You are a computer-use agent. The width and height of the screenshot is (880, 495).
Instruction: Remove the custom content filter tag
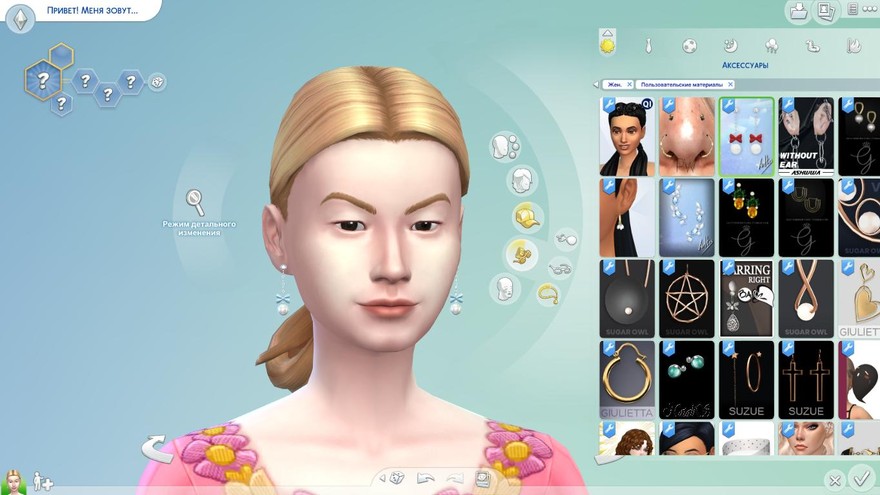coord(728,84)
